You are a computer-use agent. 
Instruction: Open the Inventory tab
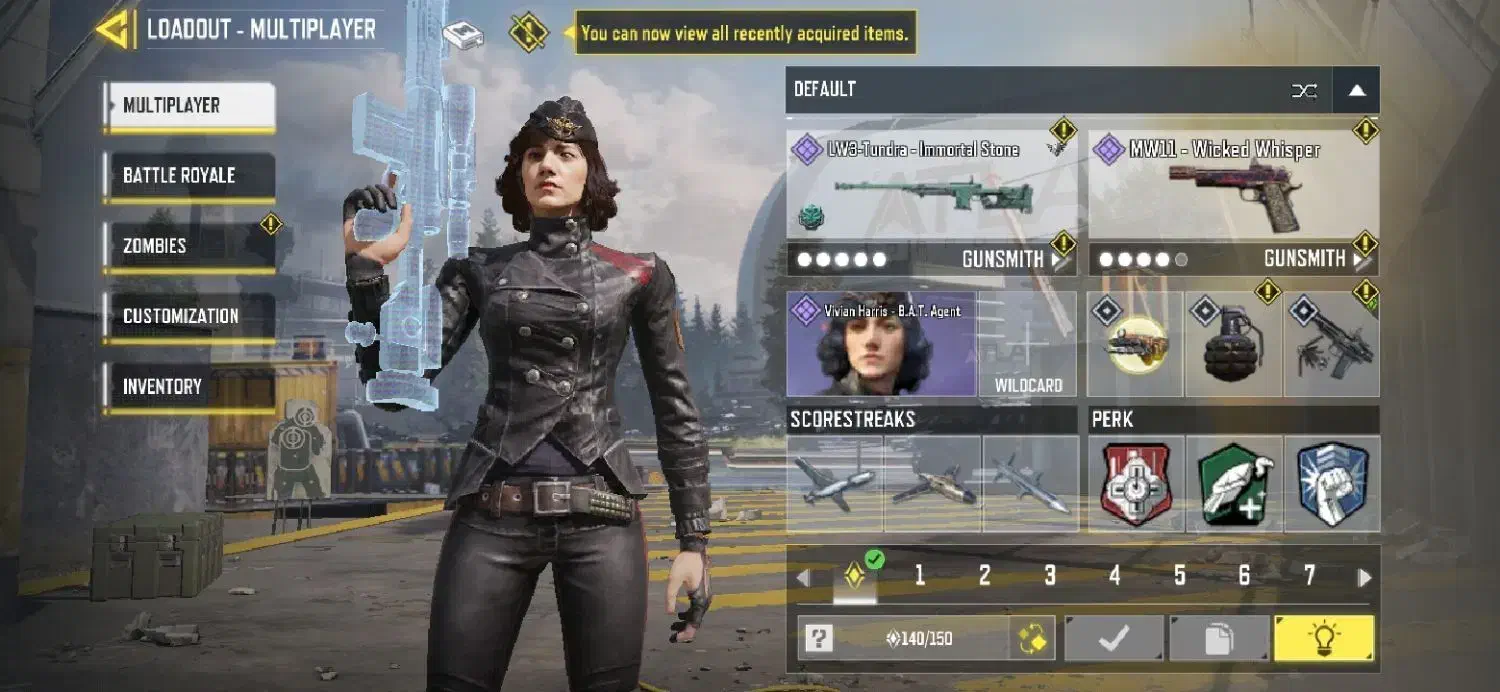(x=189, y=386)
